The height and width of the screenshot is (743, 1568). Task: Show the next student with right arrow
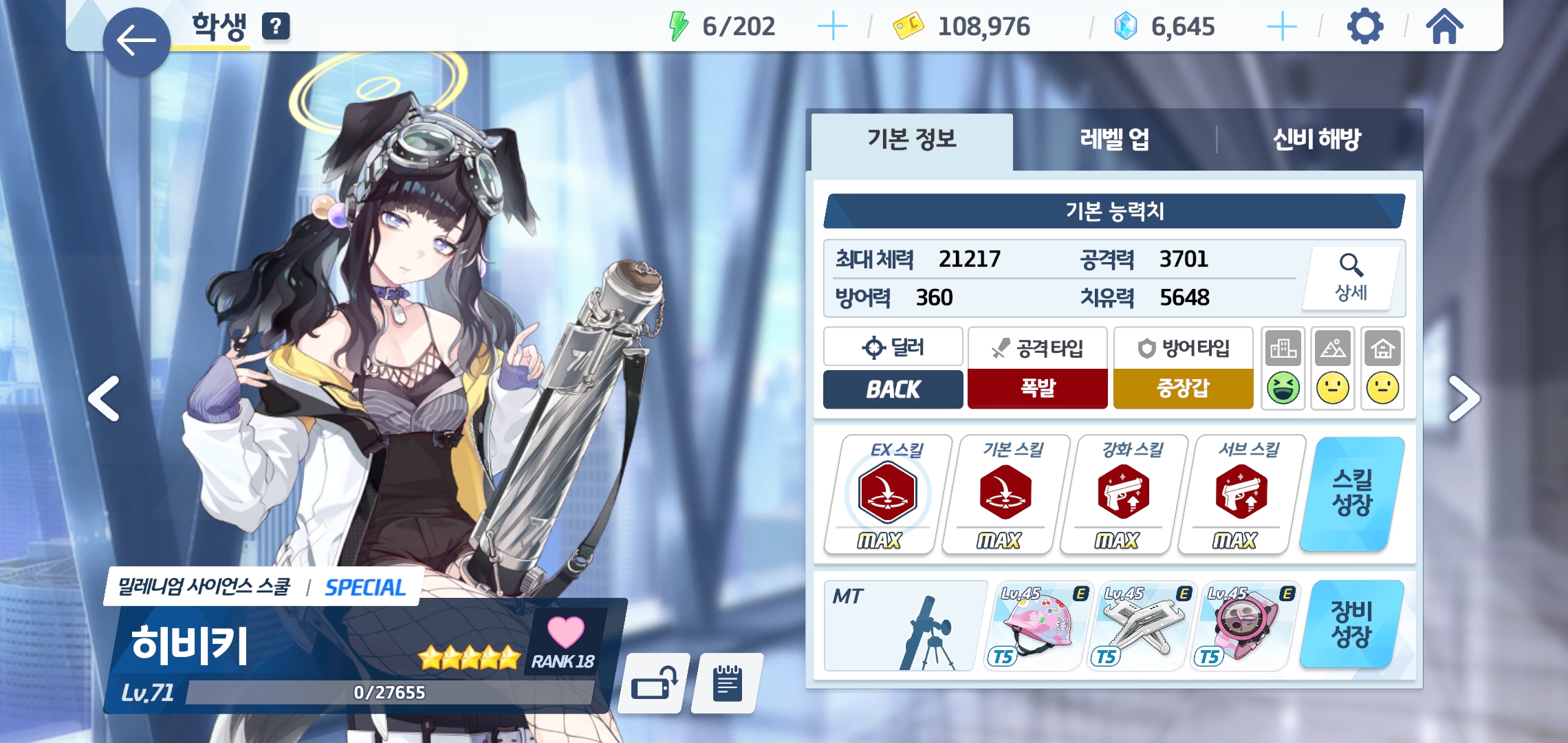click(x=1463, y=398)
